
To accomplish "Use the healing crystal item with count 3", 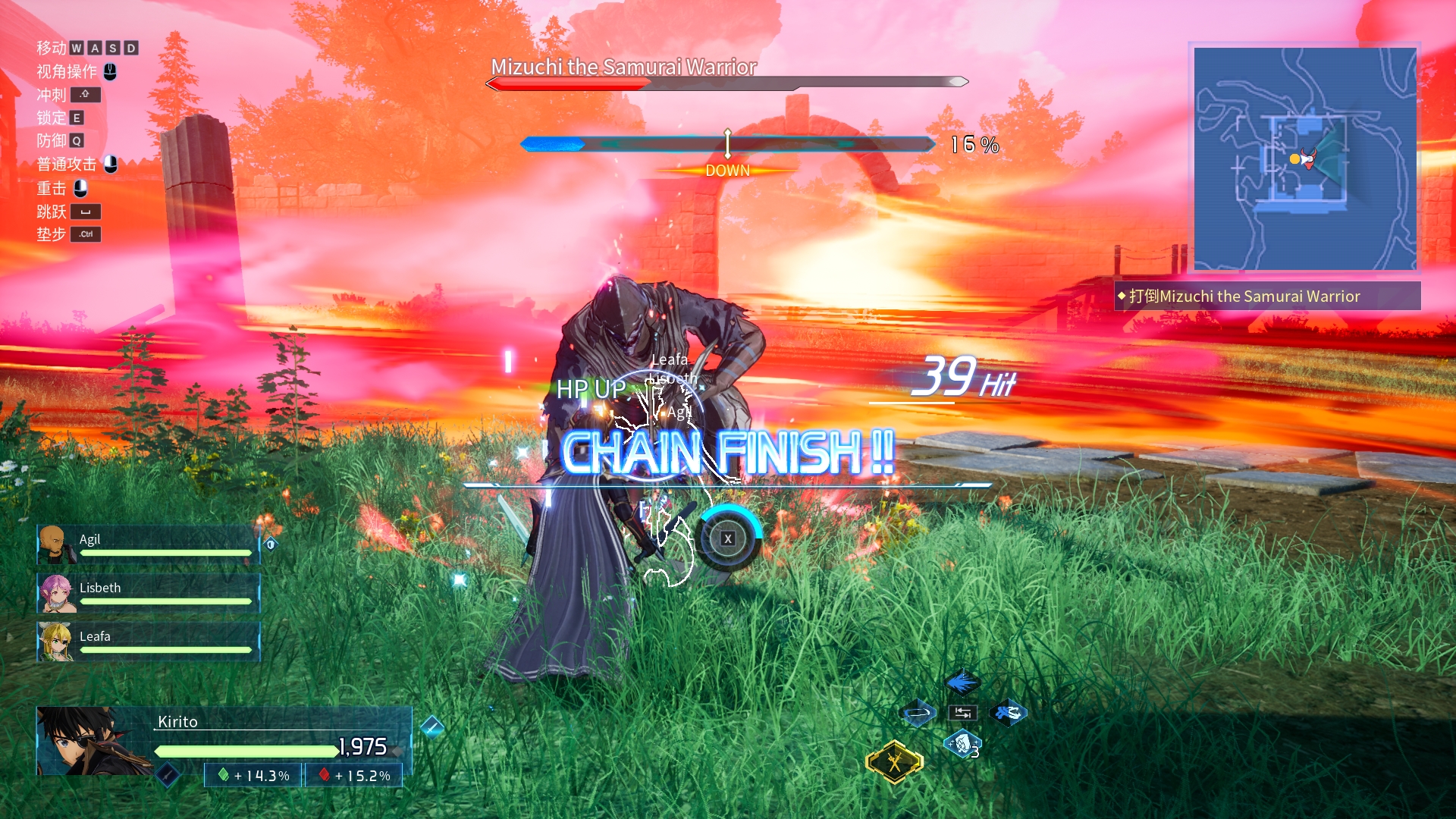I will click(962, 744).
